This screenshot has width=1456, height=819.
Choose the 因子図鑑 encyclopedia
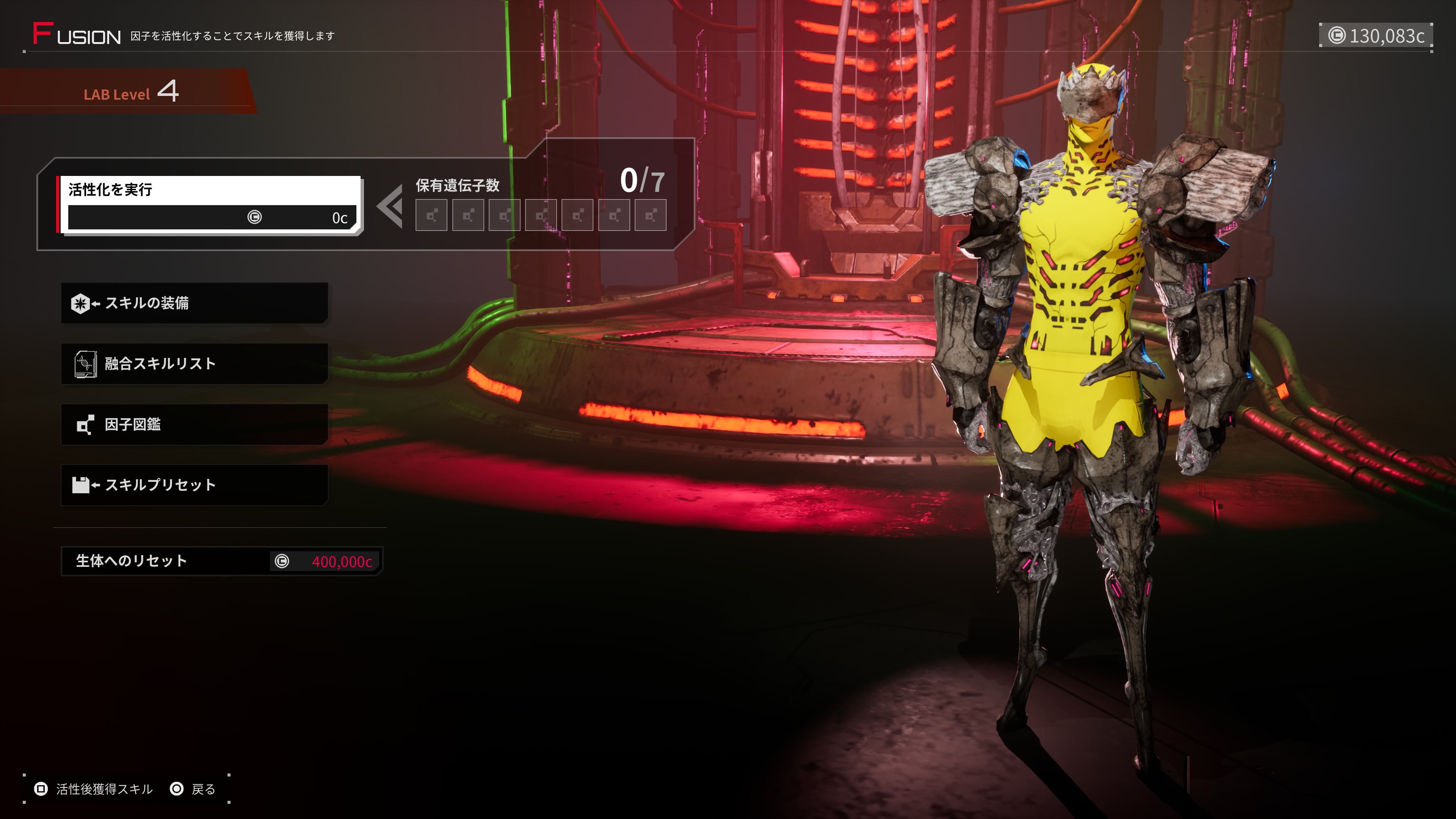[195, 424]
